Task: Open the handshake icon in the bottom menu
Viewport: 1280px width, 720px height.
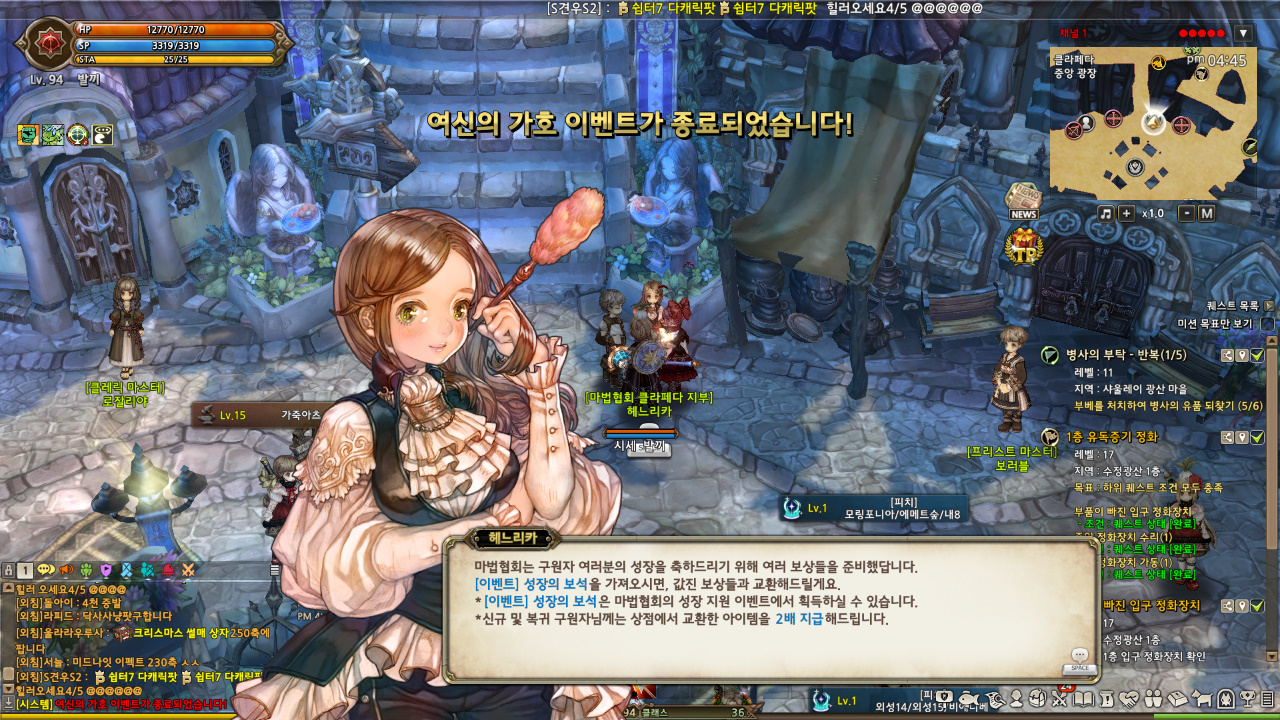Action: pyautogui.click(x=1129, y=698)
